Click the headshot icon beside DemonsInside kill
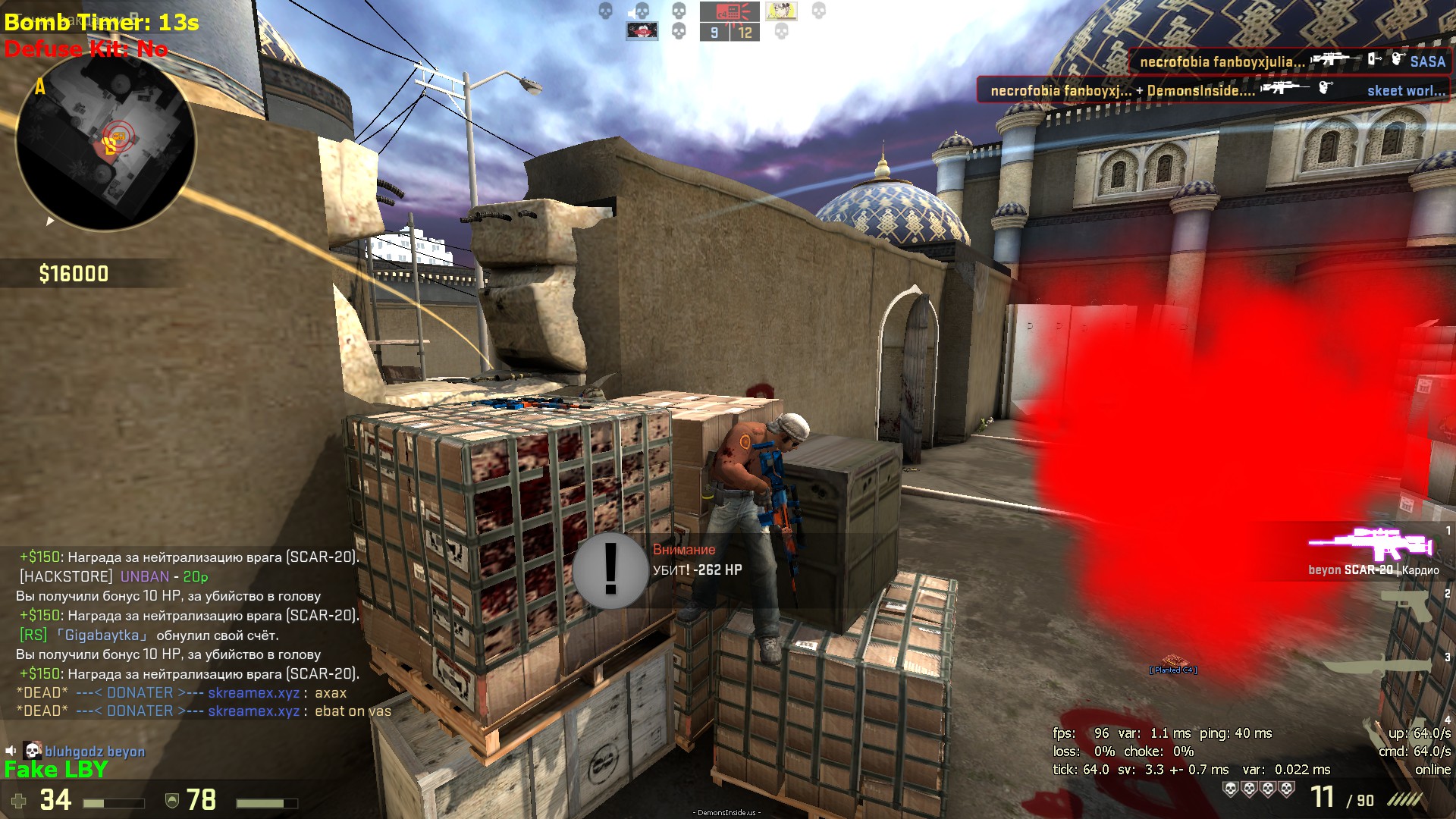1456x819 pixels. 1326,88
